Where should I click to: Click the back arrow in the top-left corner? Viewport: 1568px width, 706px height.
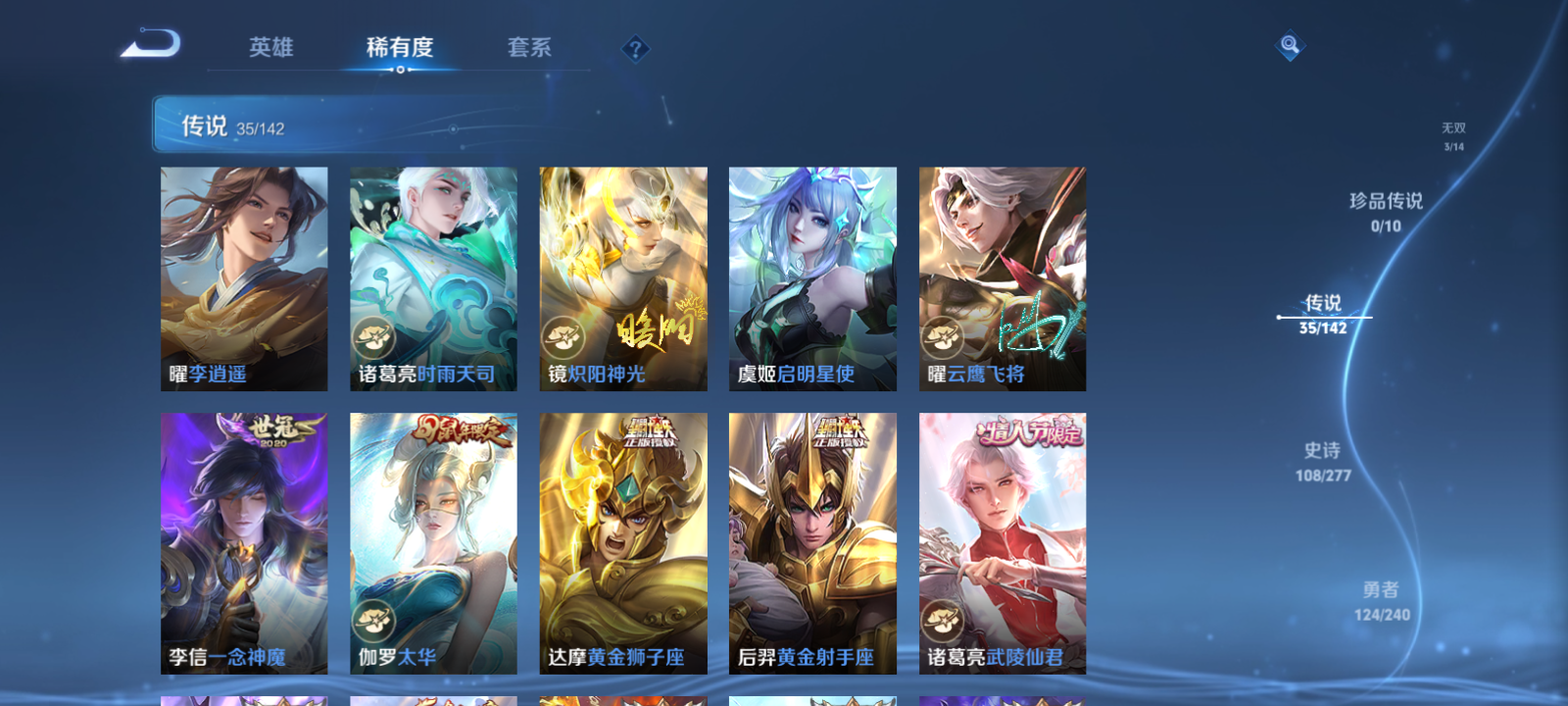(152, 44)
